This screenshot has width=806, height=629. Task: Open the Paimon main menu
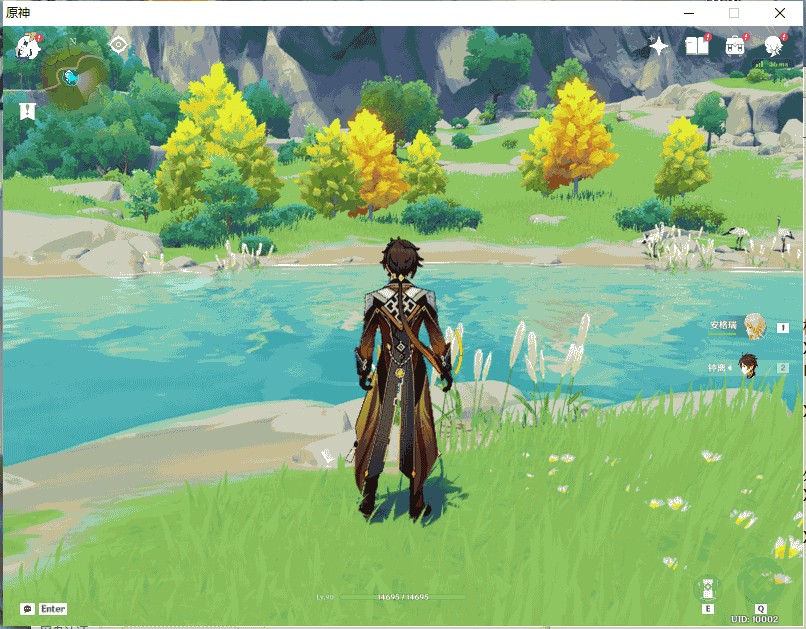pyautogui.click(x=28, y=46)
